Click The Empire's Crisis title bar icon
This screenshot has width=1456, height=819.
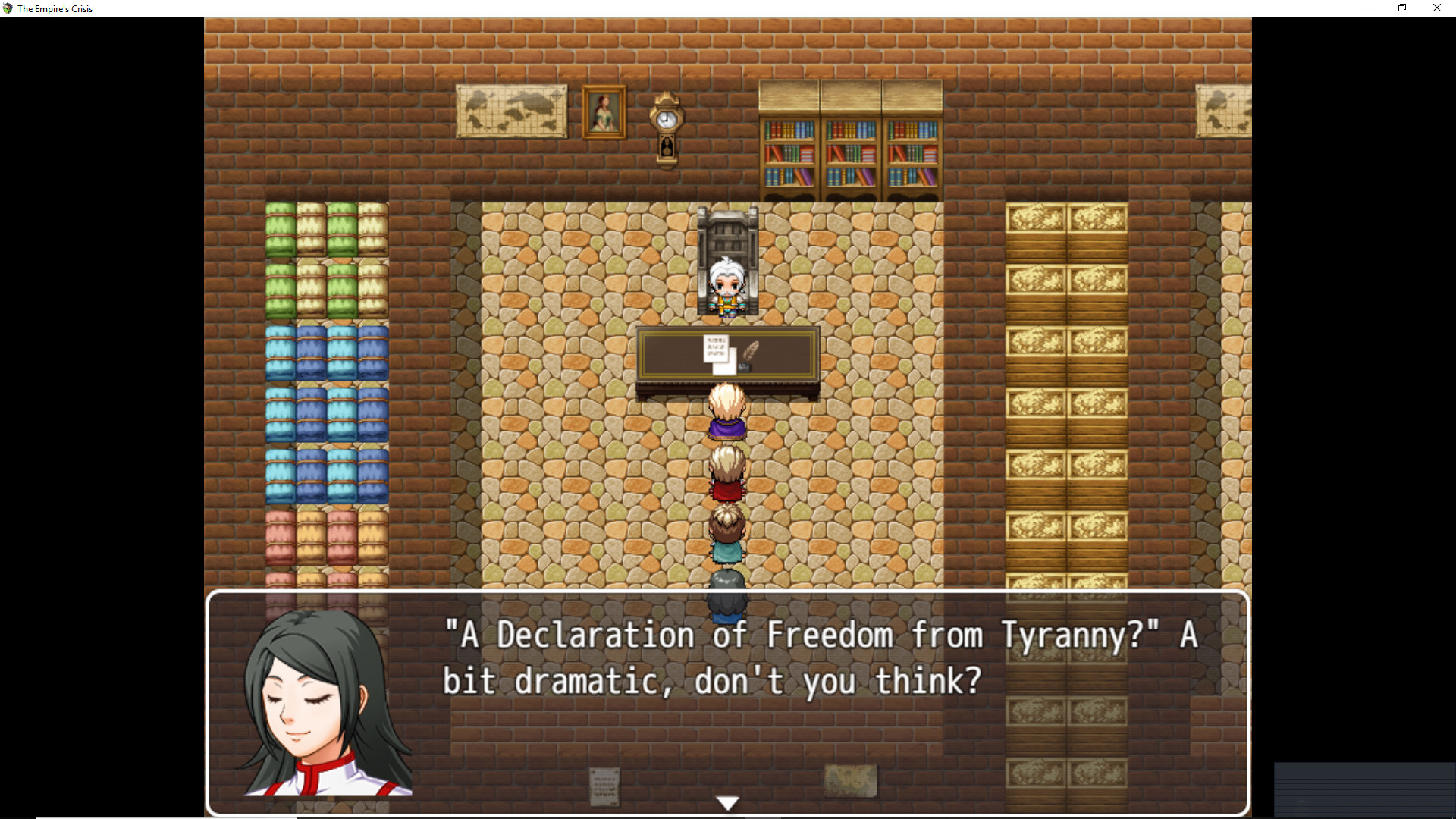point(8,8)
